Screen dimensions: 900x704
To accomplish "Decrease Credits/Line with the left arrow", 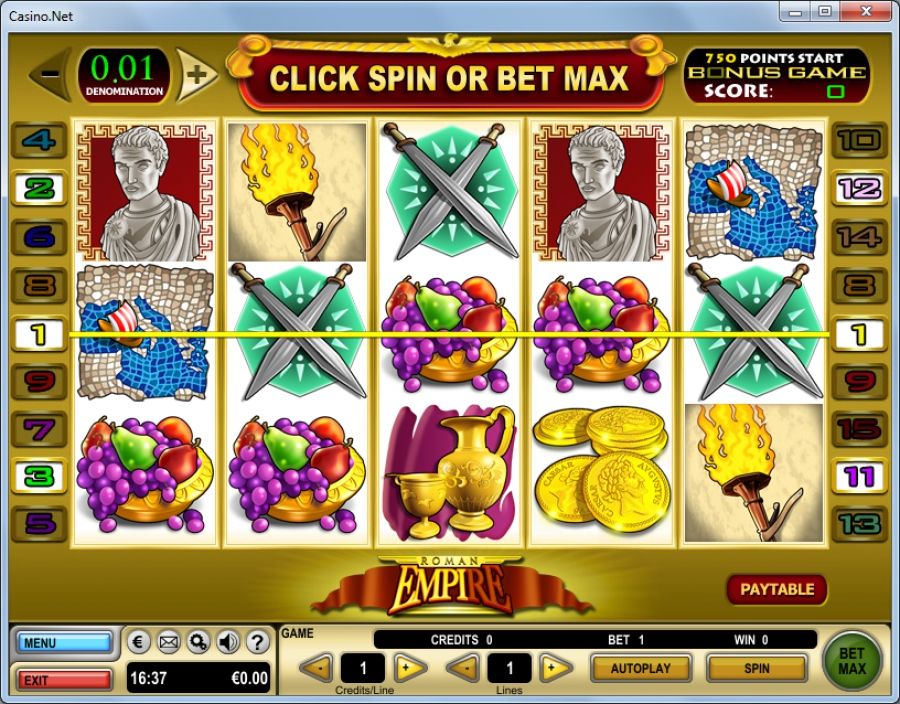I will (316, 667).
